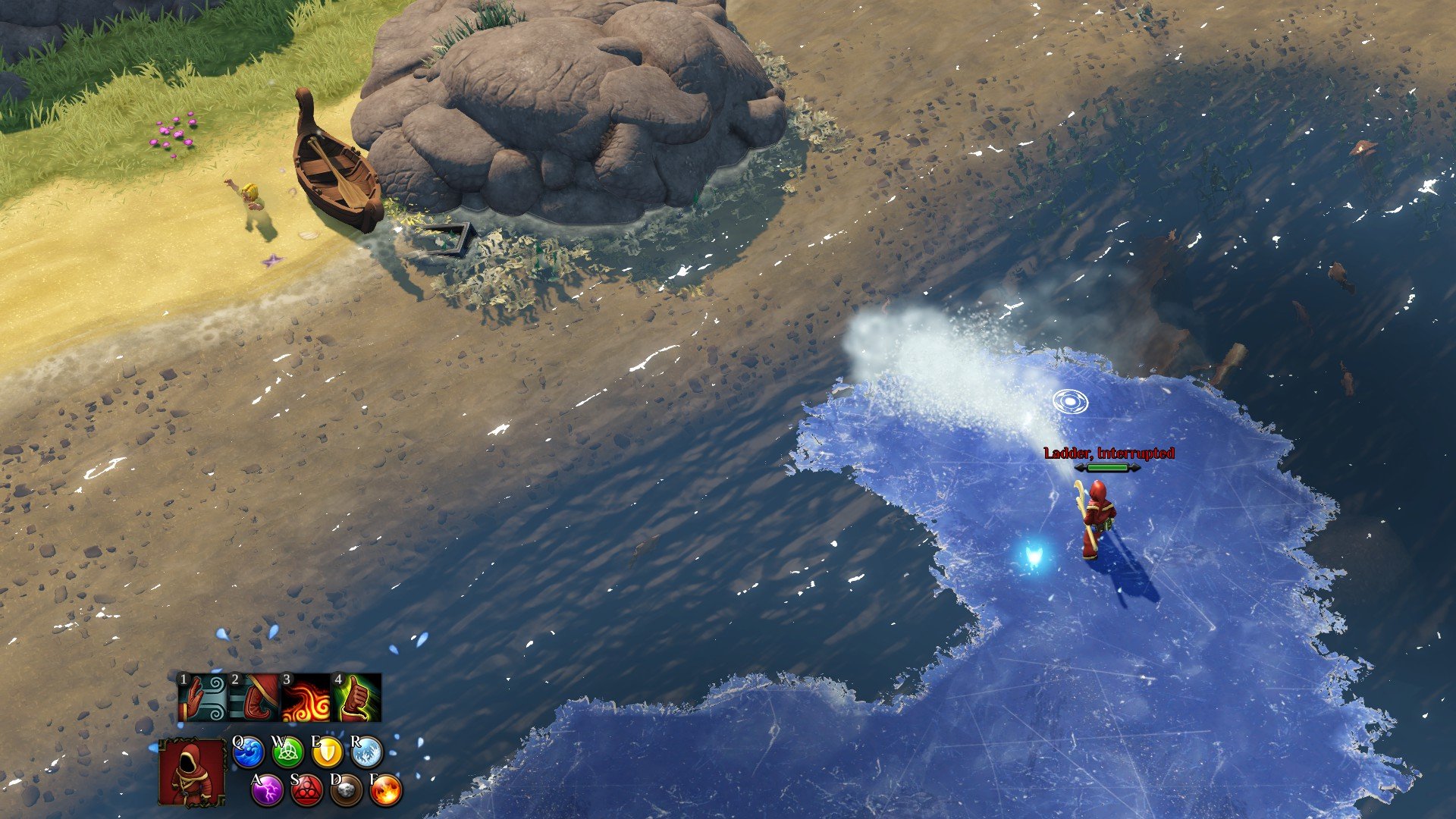
Task: Click the wooden rowboat on the beach
Action: point(338,167)
